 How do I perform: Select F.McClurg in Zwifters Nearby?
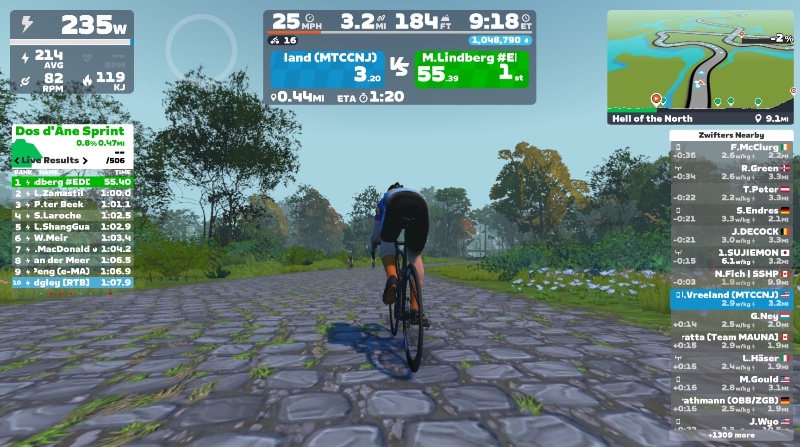pyautogui.click(x=731, y=151)
